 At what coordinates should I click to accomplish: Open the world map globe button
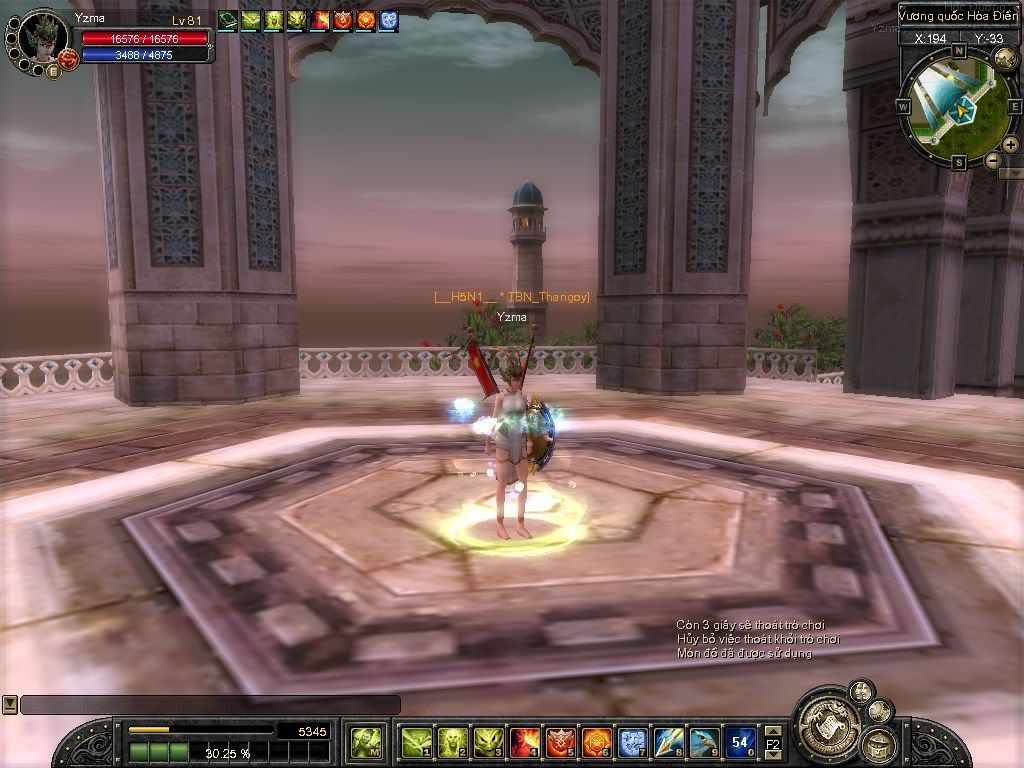1004,60
